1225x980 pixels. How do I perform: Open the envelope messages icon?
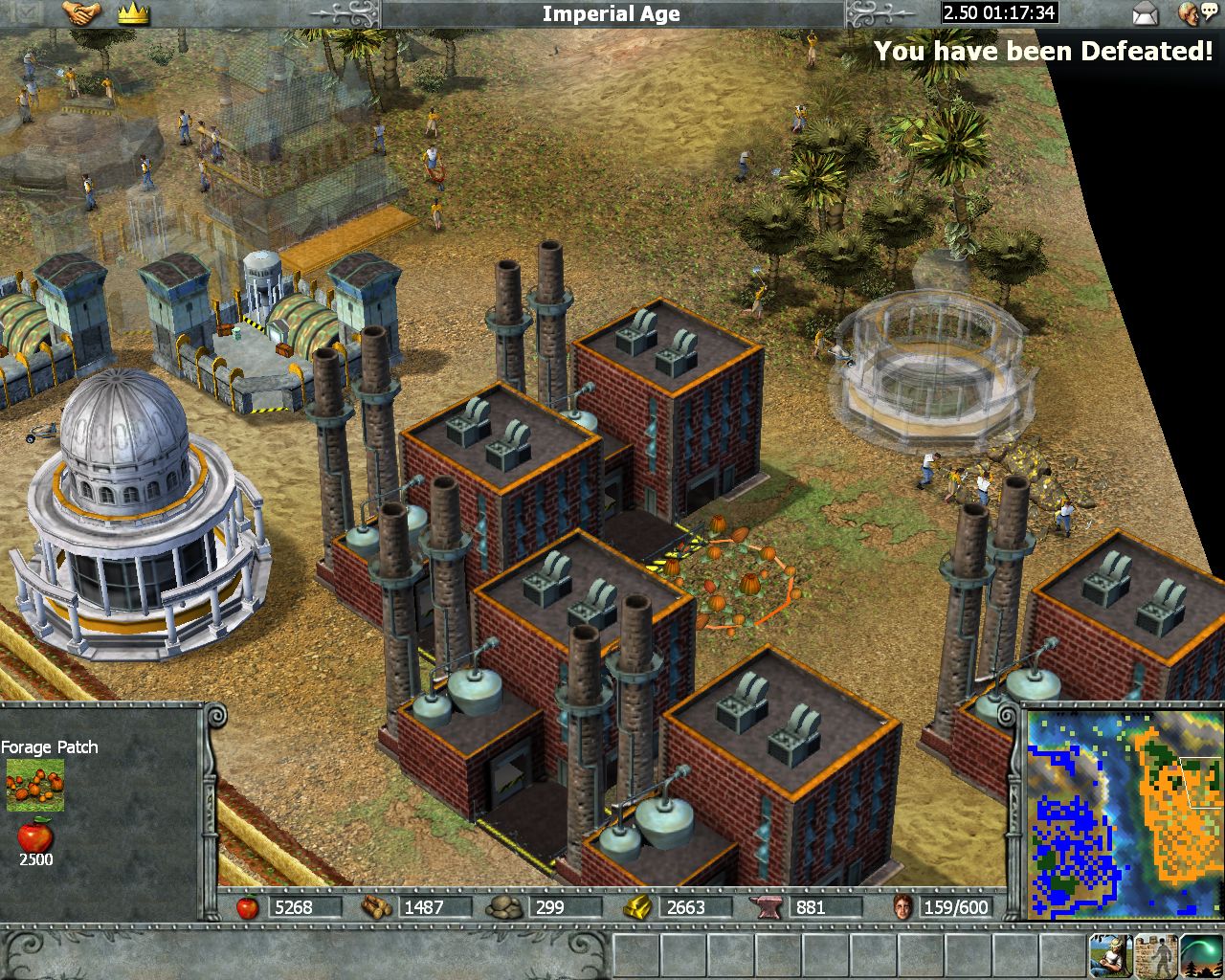(x=1146, y=13)
